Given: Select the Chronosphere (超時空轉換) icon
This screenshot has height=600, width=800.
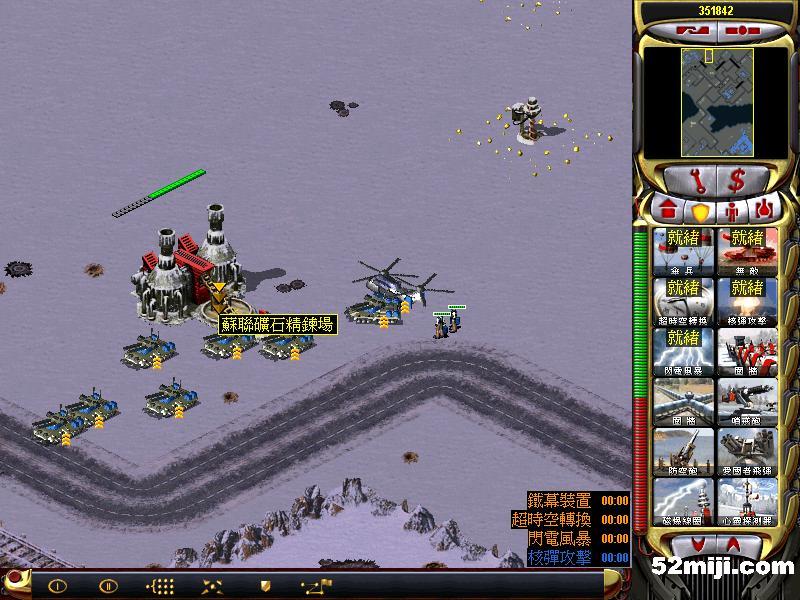Looking at the screenshot, I should tap(682, 301).
